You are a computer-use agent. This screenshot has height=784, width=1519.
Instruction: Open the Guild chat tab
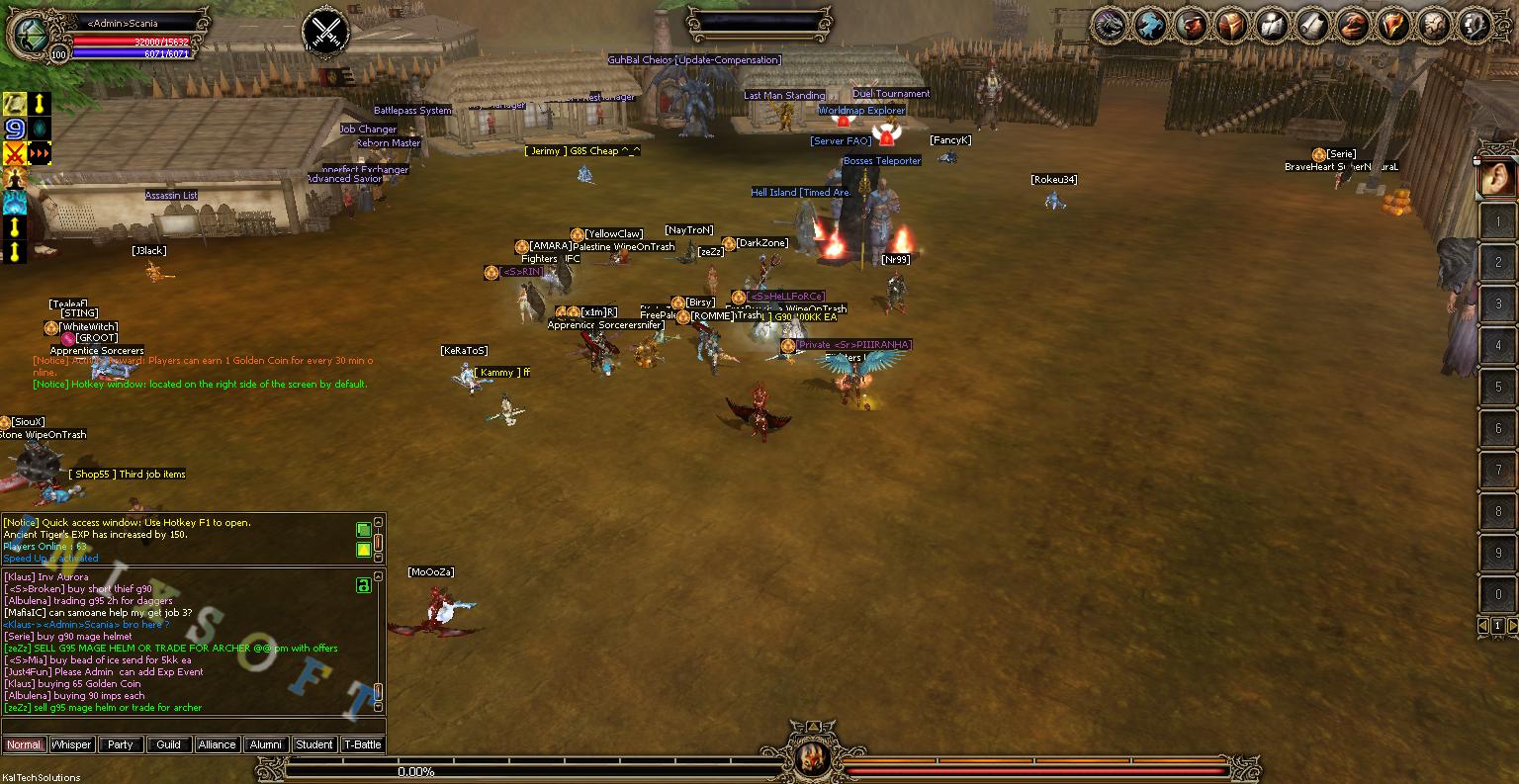click(169, 744)
